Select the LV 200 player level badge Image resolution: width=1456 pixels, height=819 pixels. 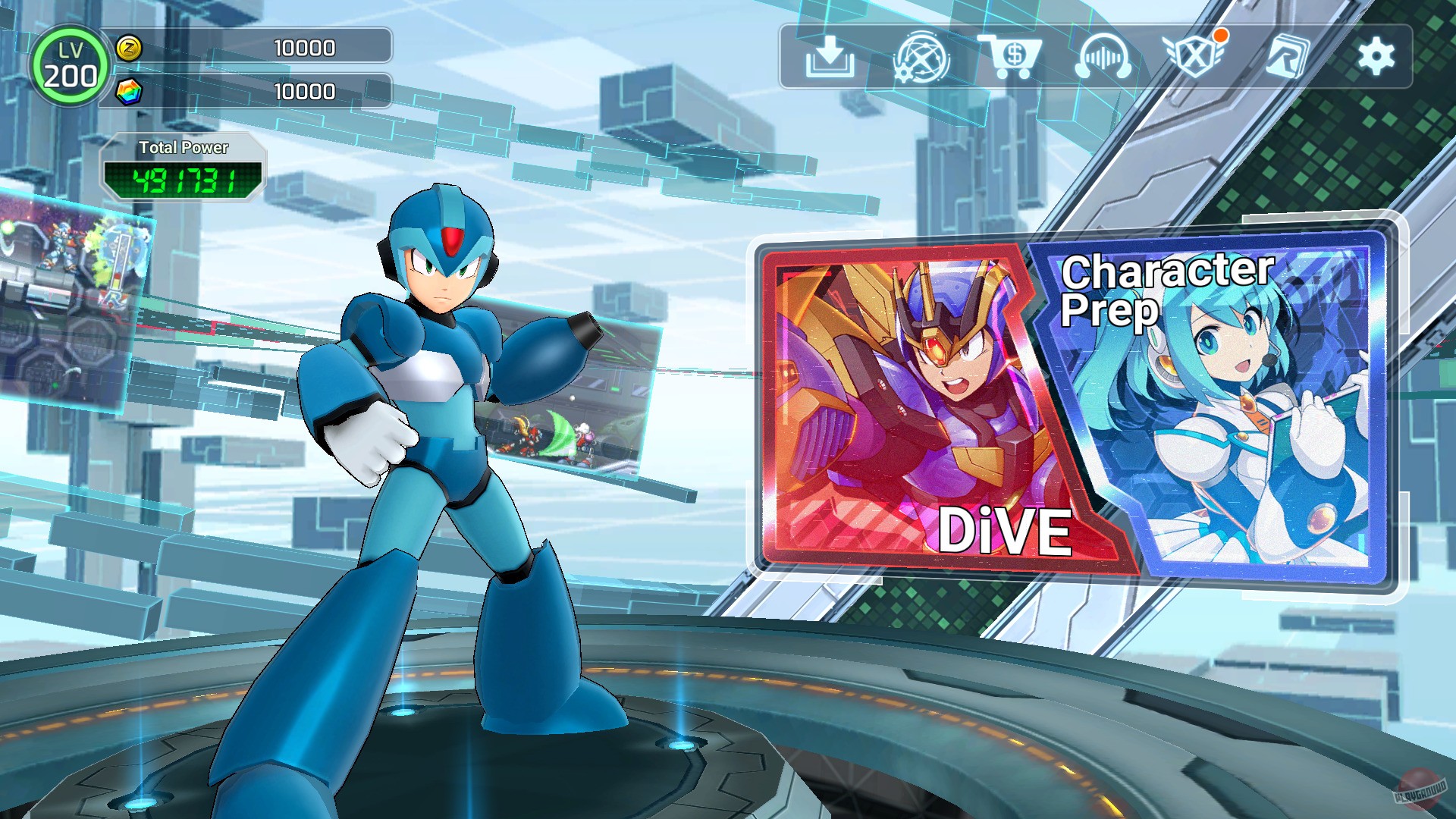[x=70, y=65]
